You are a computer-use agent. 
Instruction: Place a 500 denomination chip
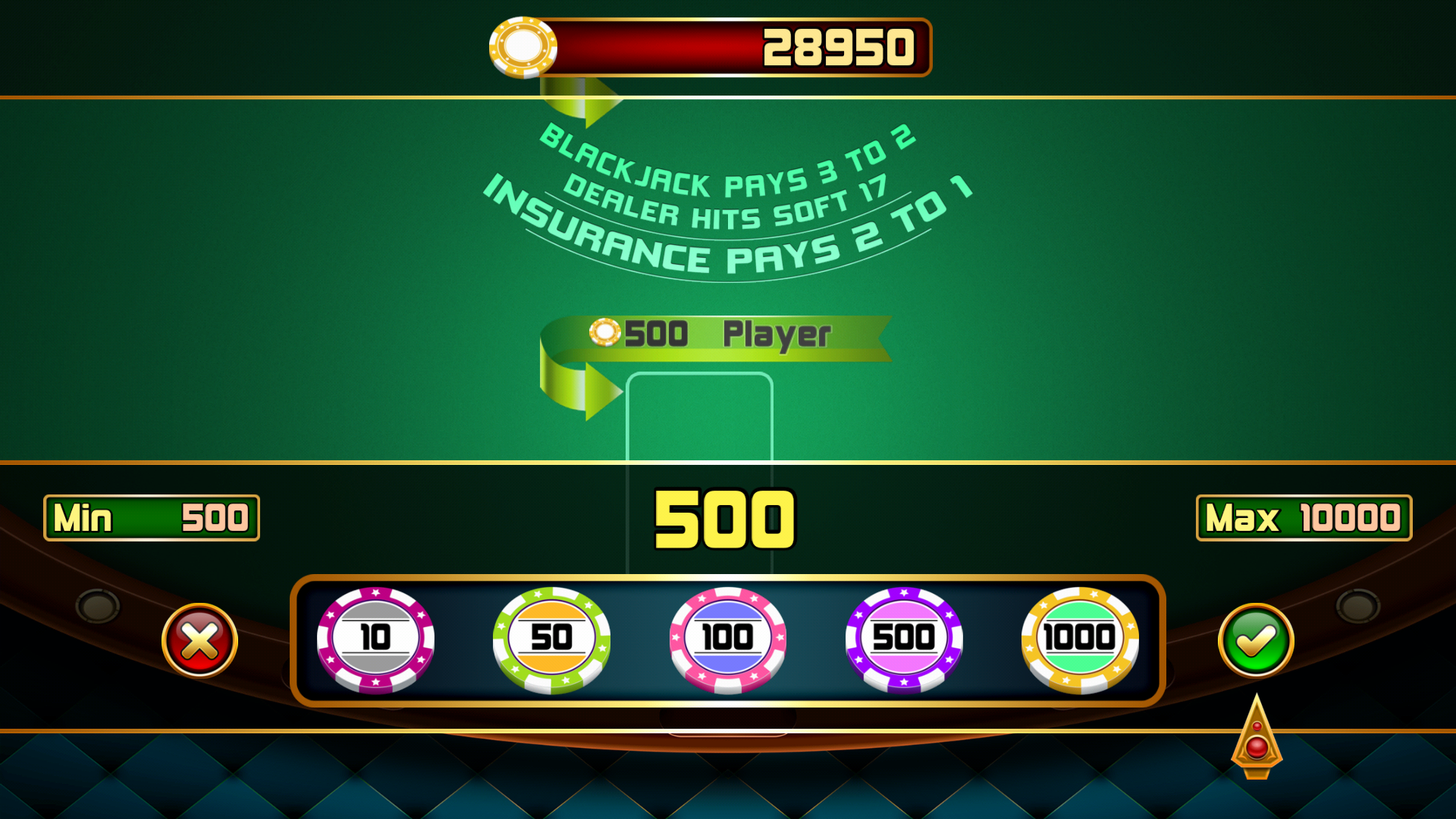(x=904, y=641)
